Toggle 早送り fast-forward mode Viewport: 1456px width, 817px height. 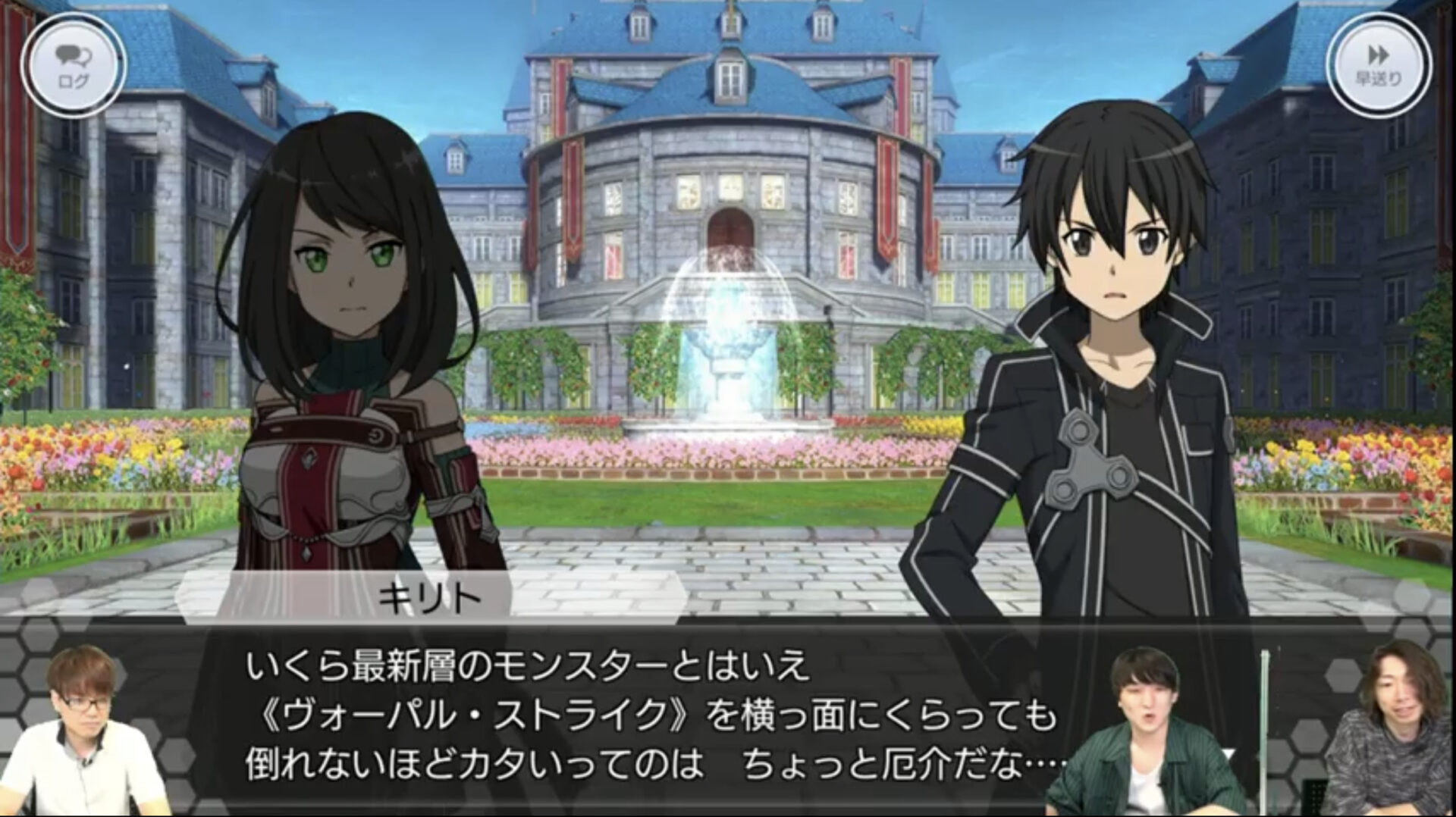[x=1380, y=64]
